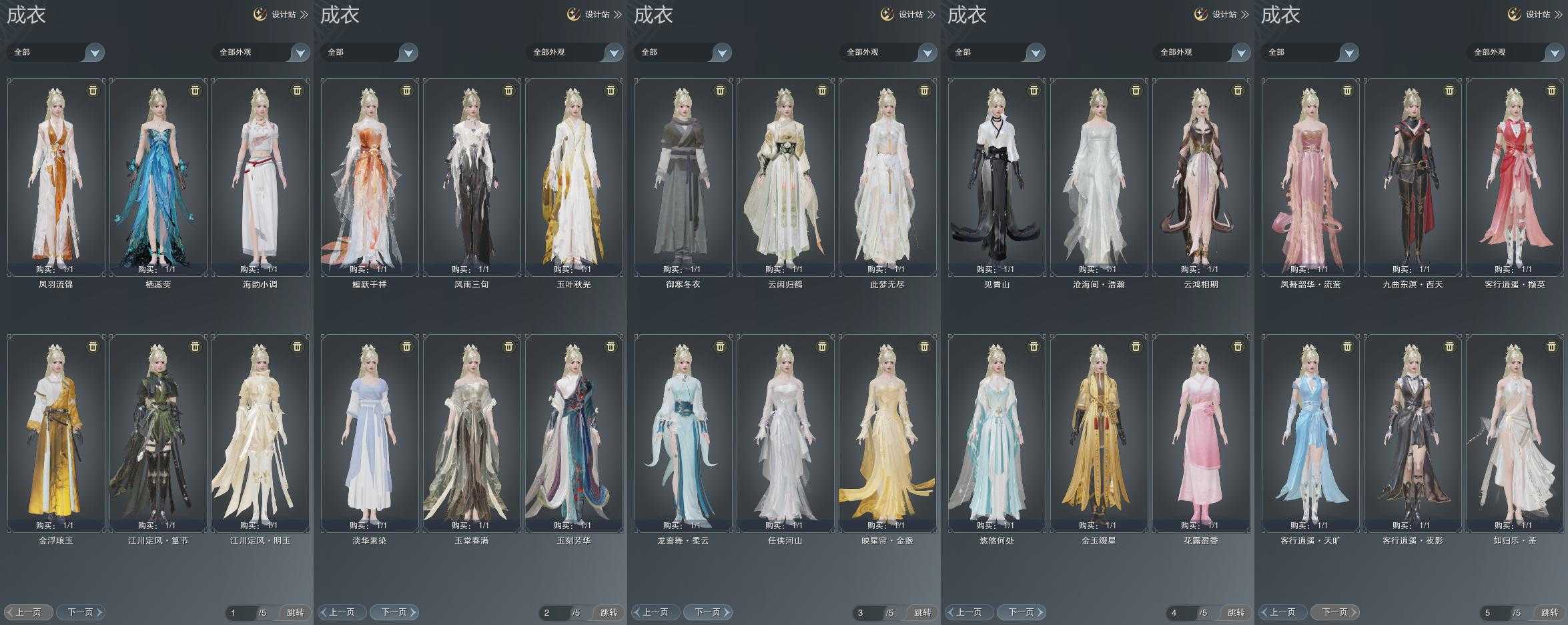Click the trash icon on 海韵小调
The width and height of the screenshot is (1568, 625).
coord(297,90)
